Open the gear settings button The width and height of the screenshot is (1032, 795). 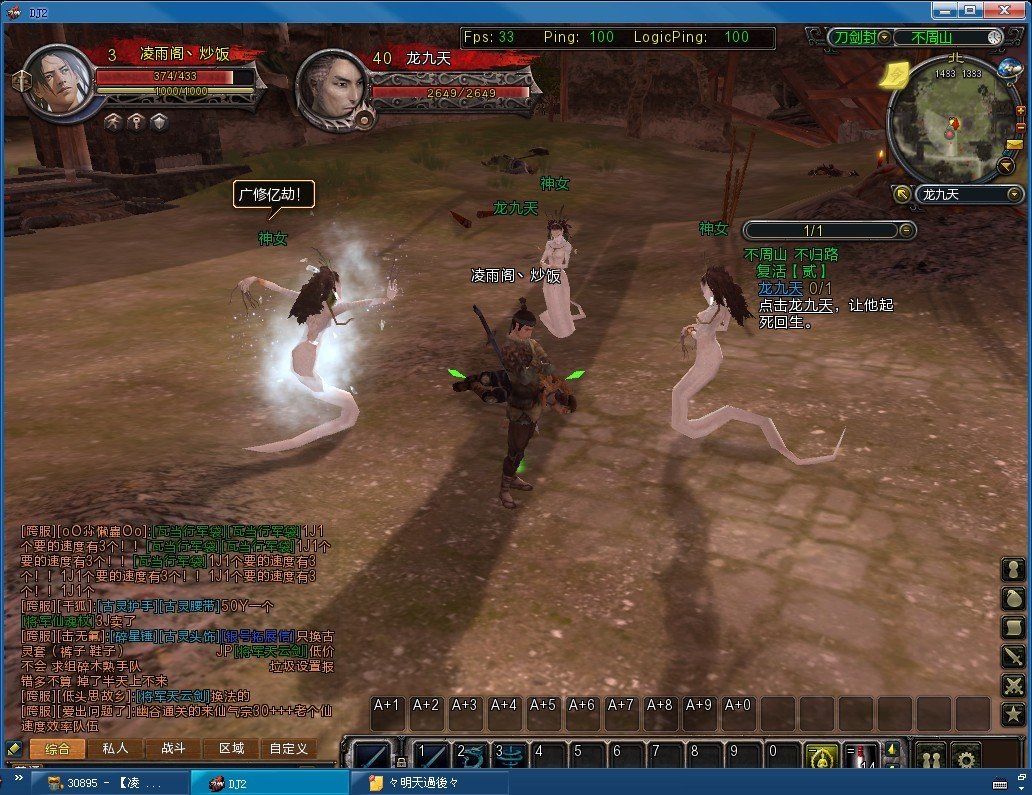tap(965, 756)
